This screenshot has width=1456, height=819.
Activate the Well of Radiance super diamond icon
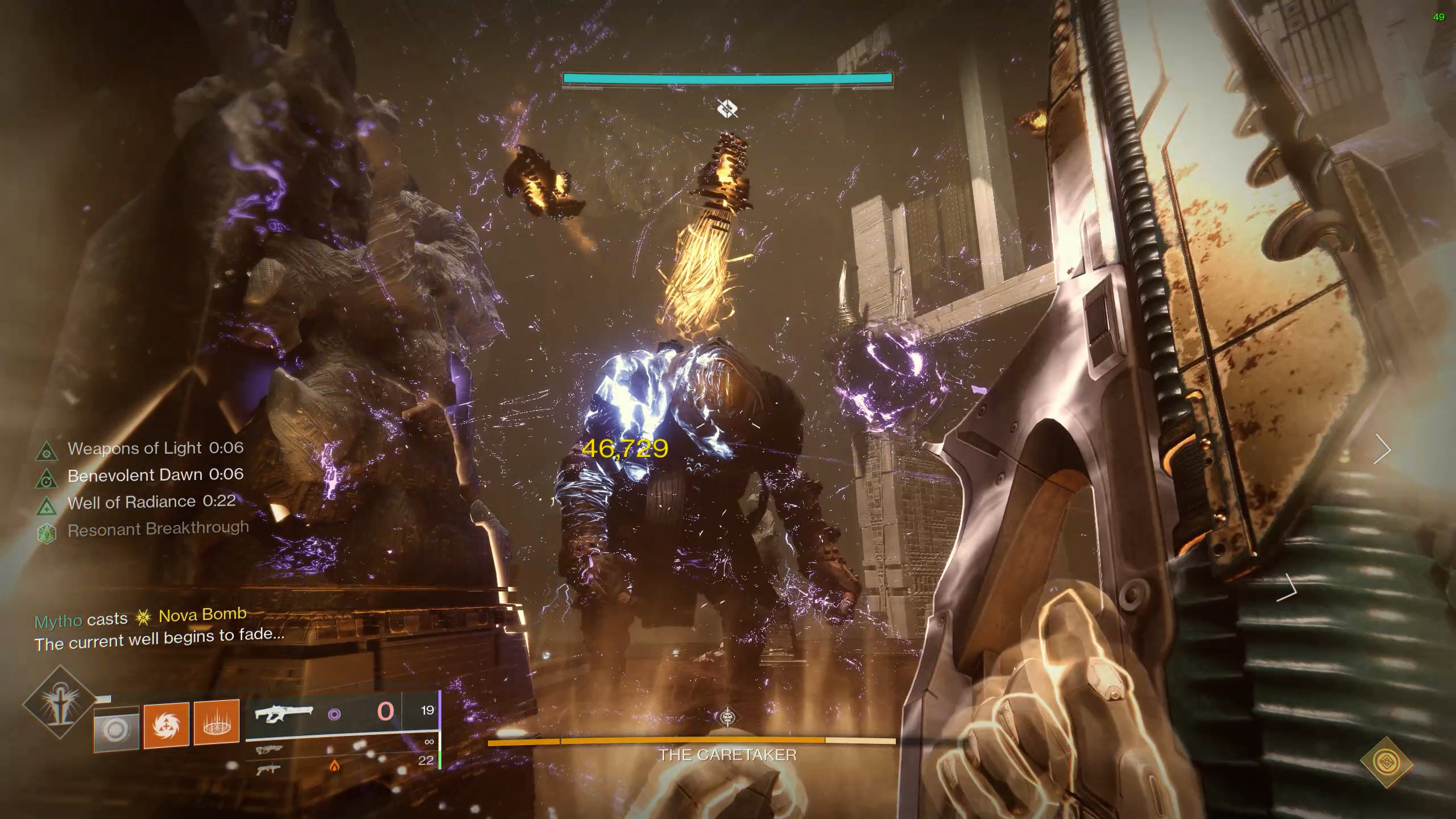[59, 703]
